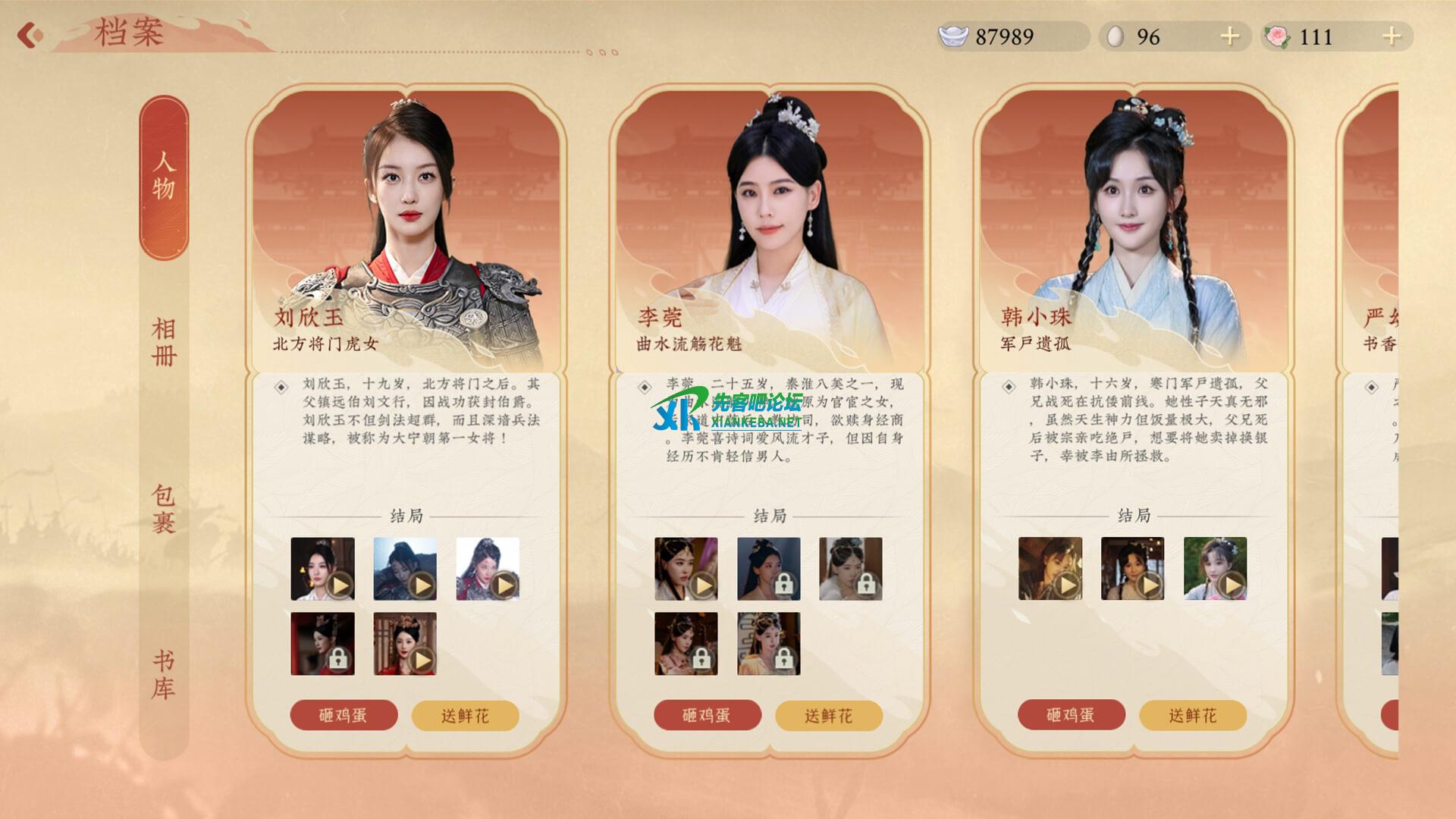
Task: Go back using the red arrow button
Action: point(30,35)
